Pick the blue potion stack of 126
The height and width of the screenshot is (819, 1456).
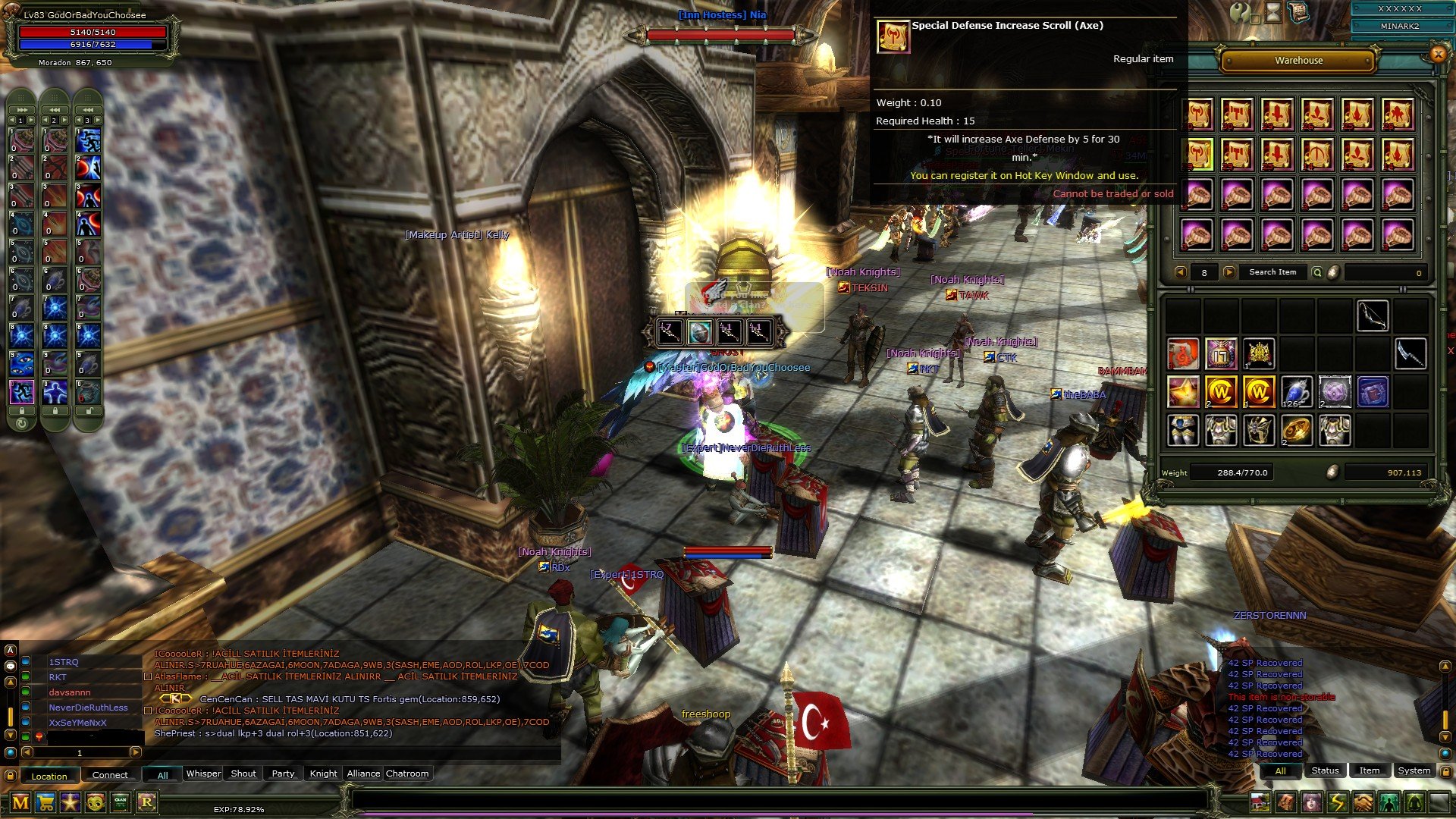pos(1297,392)
